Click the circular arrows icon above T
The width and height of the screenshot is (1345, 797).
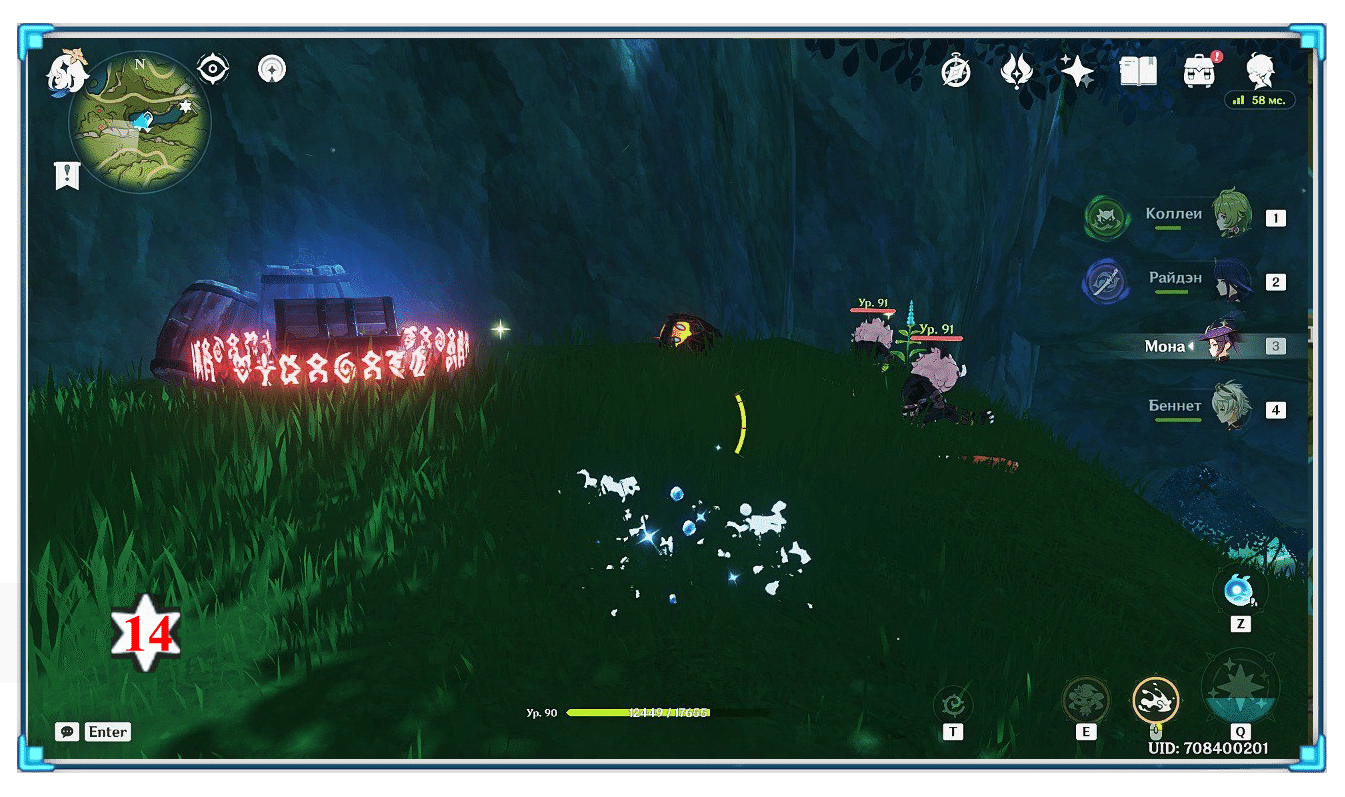pos(952,702)
